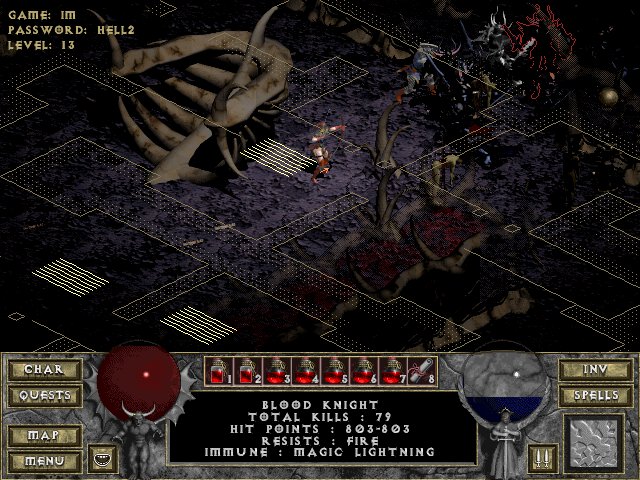
Task: Open the SPELLS spellbook
Action: (593, 395)
